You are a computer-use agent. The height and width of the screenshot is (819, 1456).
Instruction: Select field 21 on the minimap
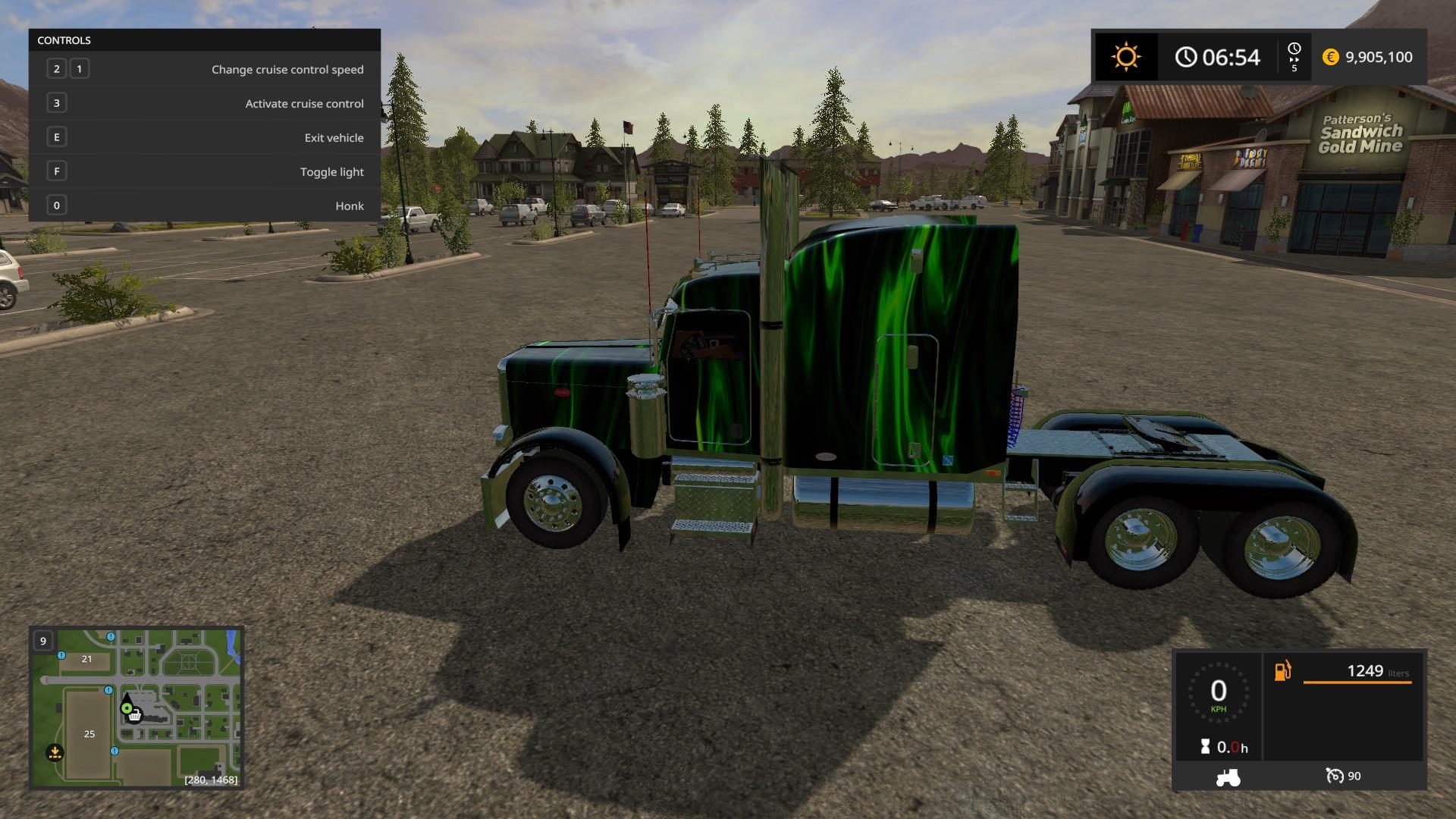pos(86,659)
